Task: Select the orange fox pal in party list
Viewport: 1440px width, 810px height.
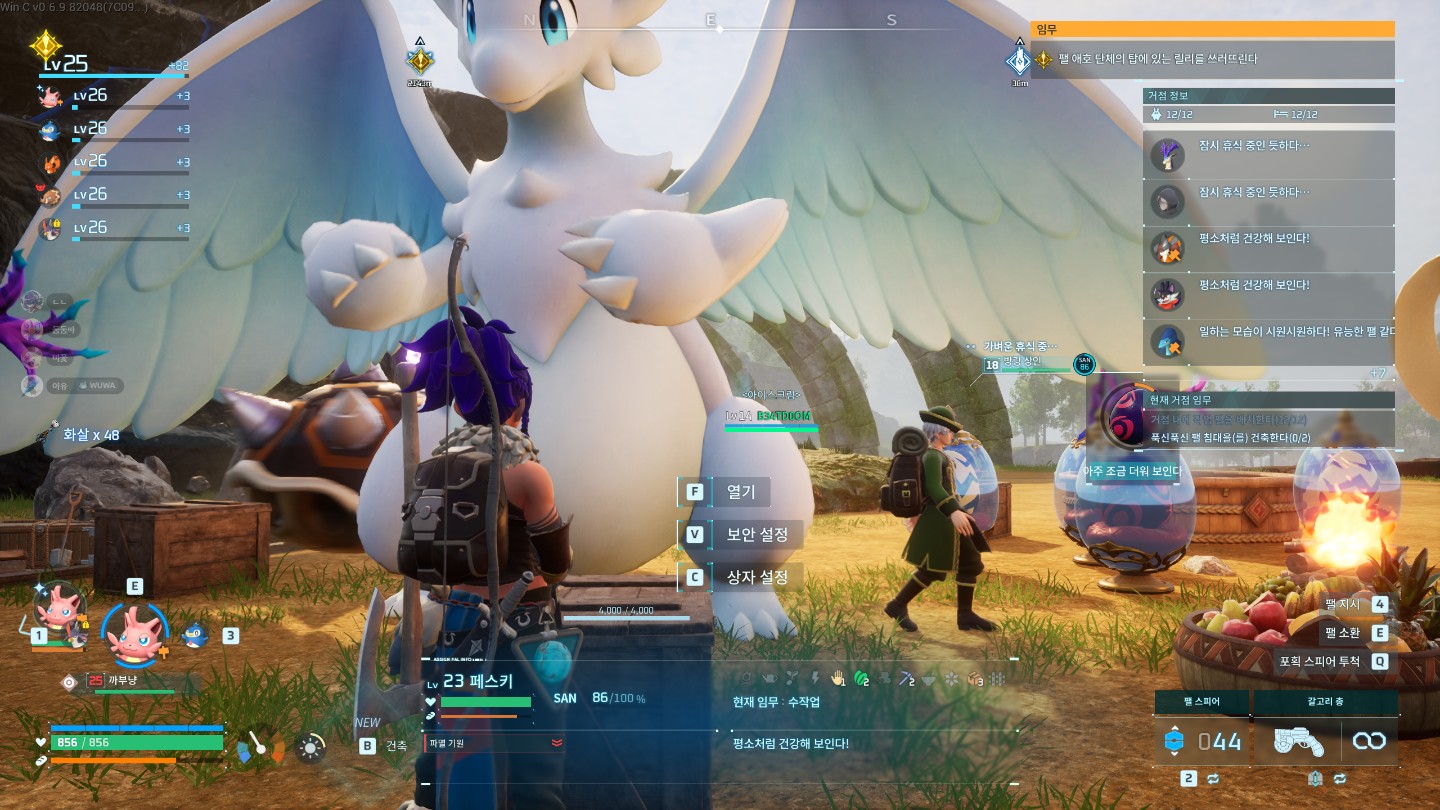Action: click(50, 162)
